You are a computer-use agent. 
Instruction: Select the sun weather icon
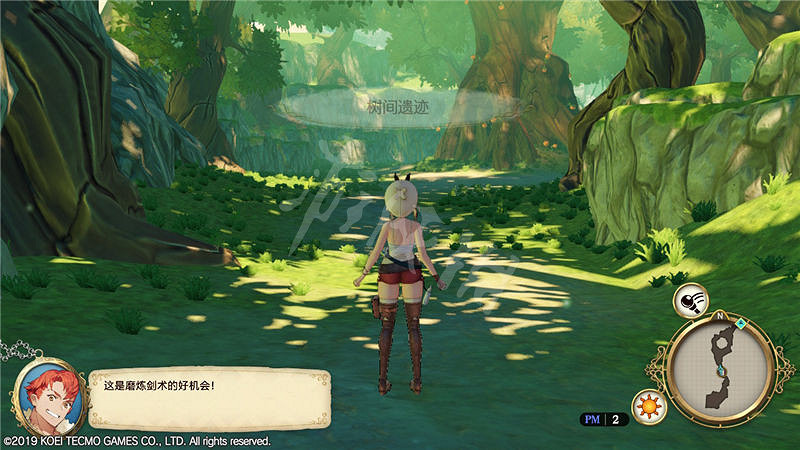648,407
